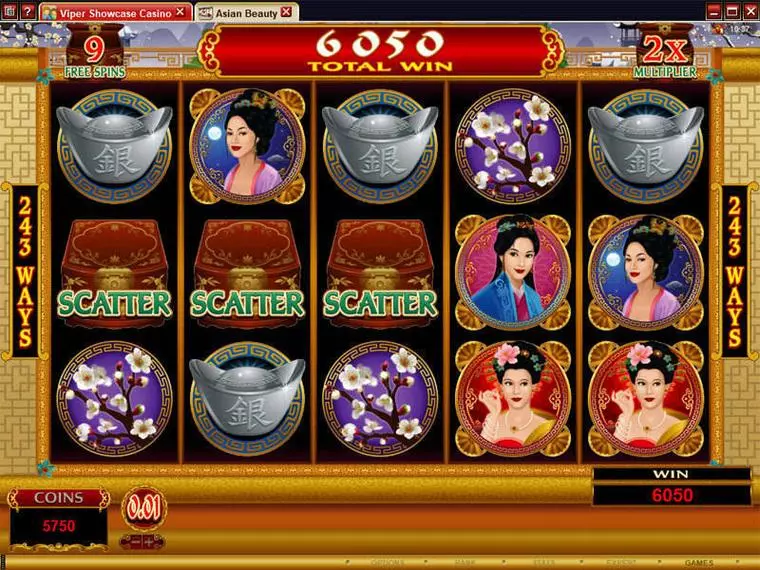Close the Asian Beauty tab

[x=287, y=12]
